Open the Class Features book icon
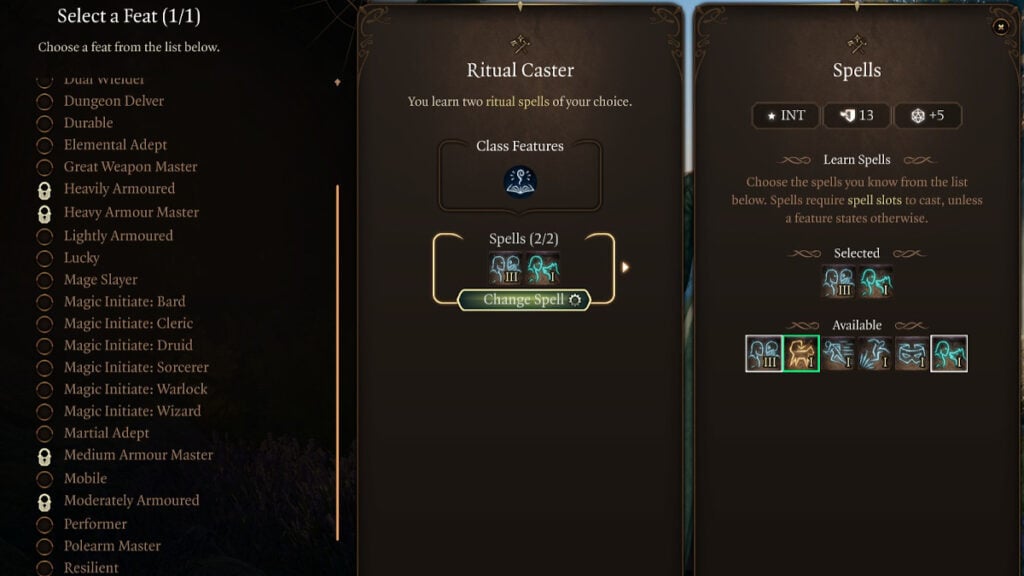 click(520, 181)
